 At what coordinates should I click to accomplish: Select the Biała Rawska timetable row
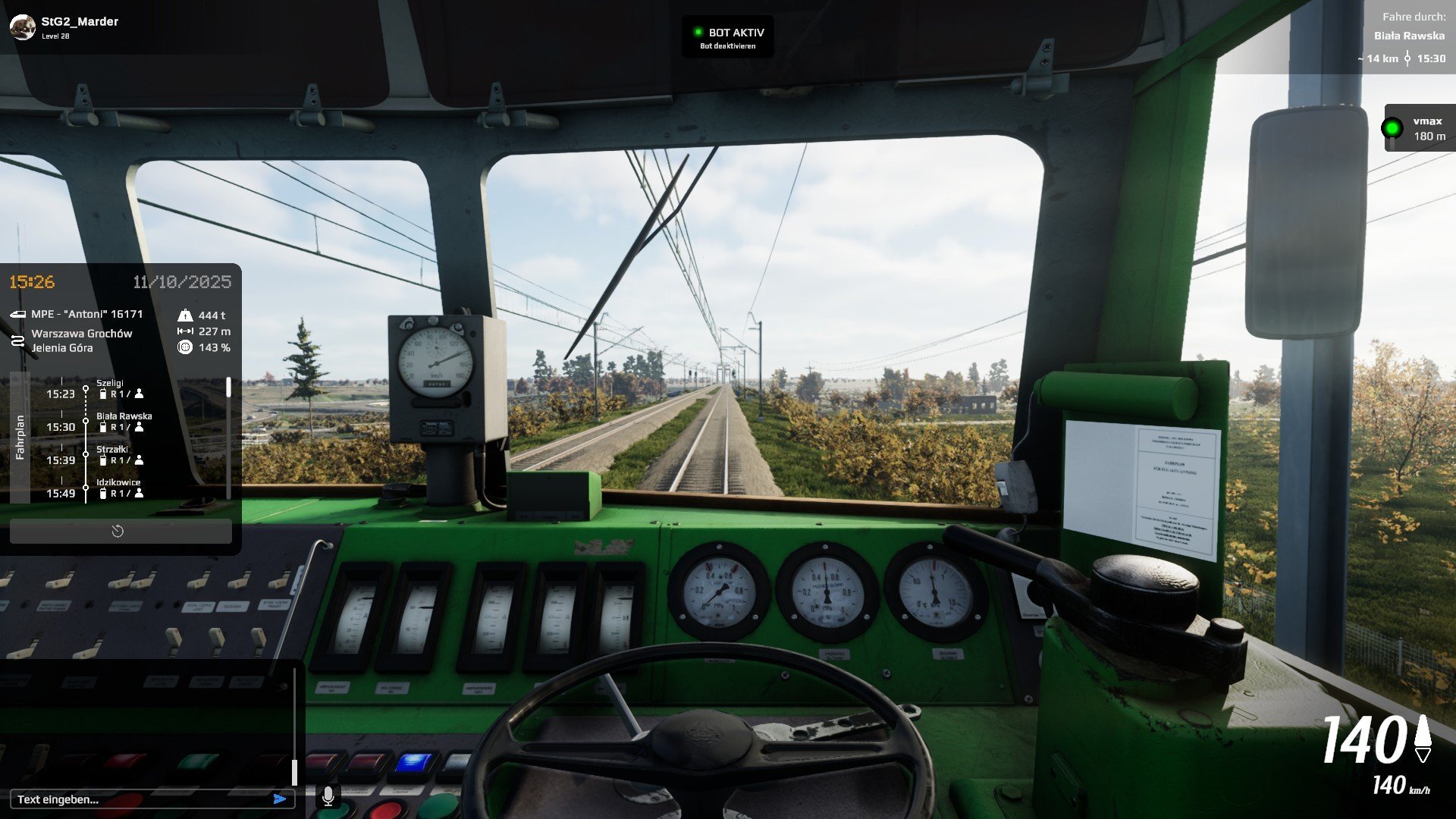click(x=123, y=422)
